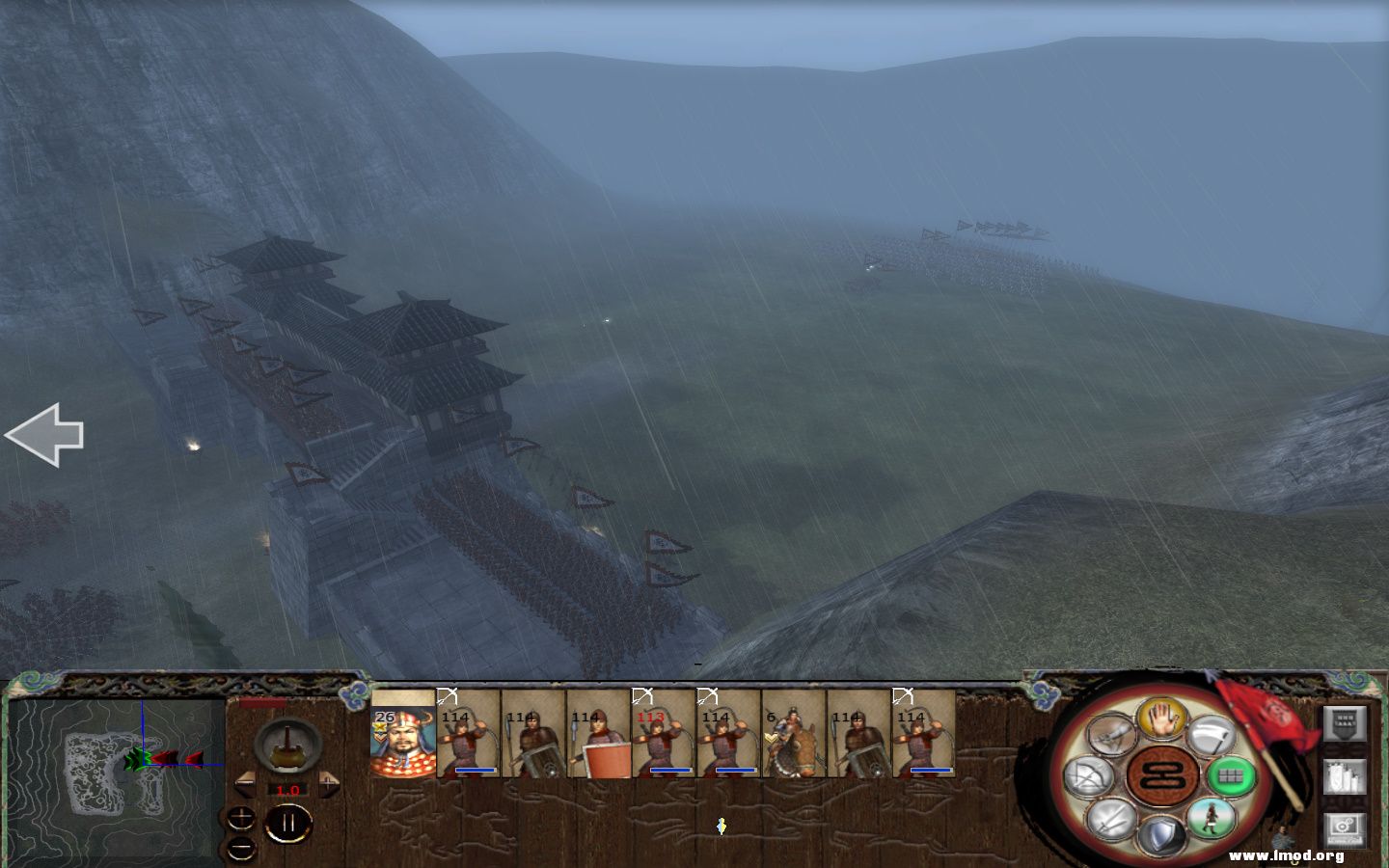Click the plus button above the minus control

point(241,817)
